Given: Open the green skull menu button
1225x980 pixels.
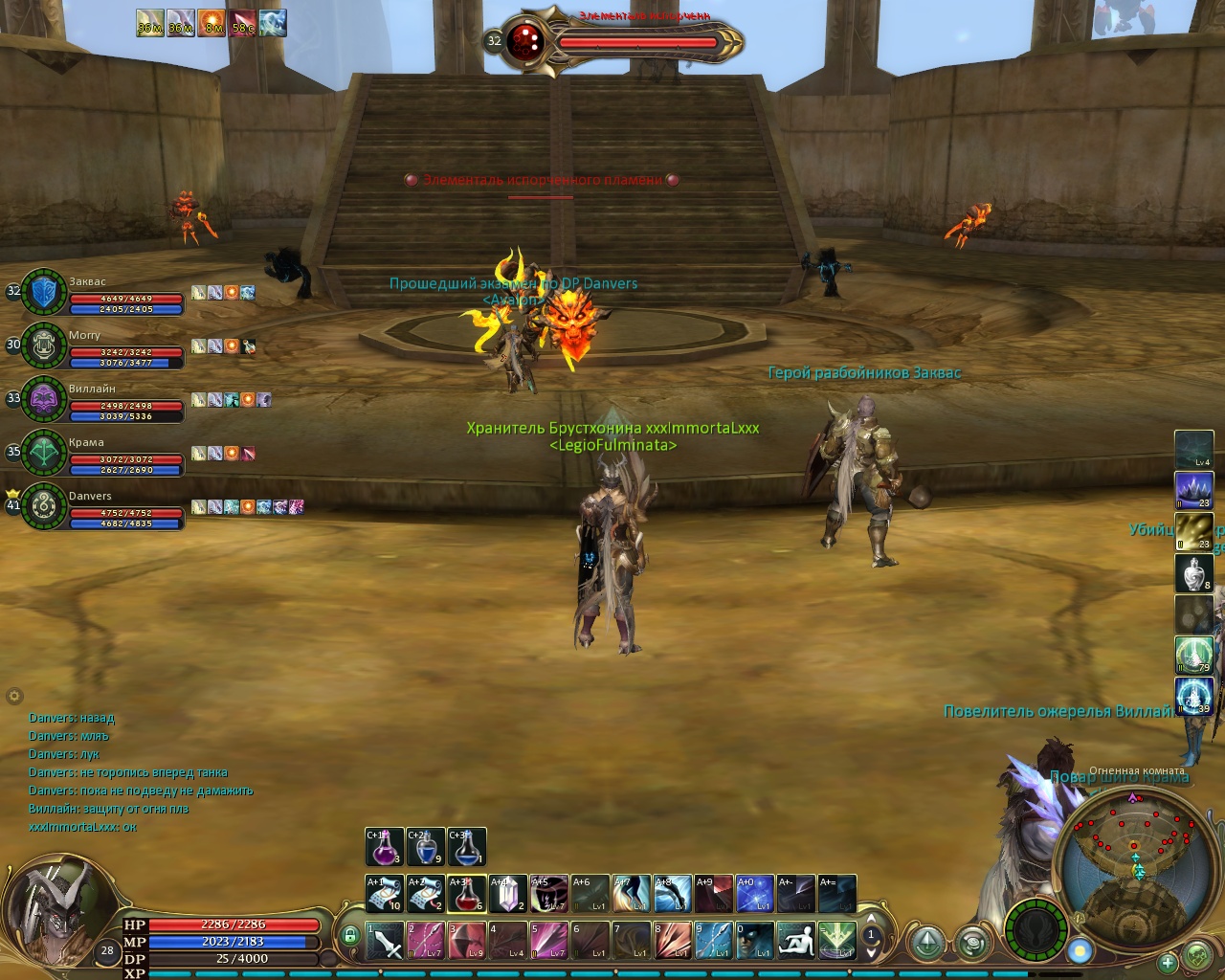Looking at the screenshot, I should [x=1197, y=954].
